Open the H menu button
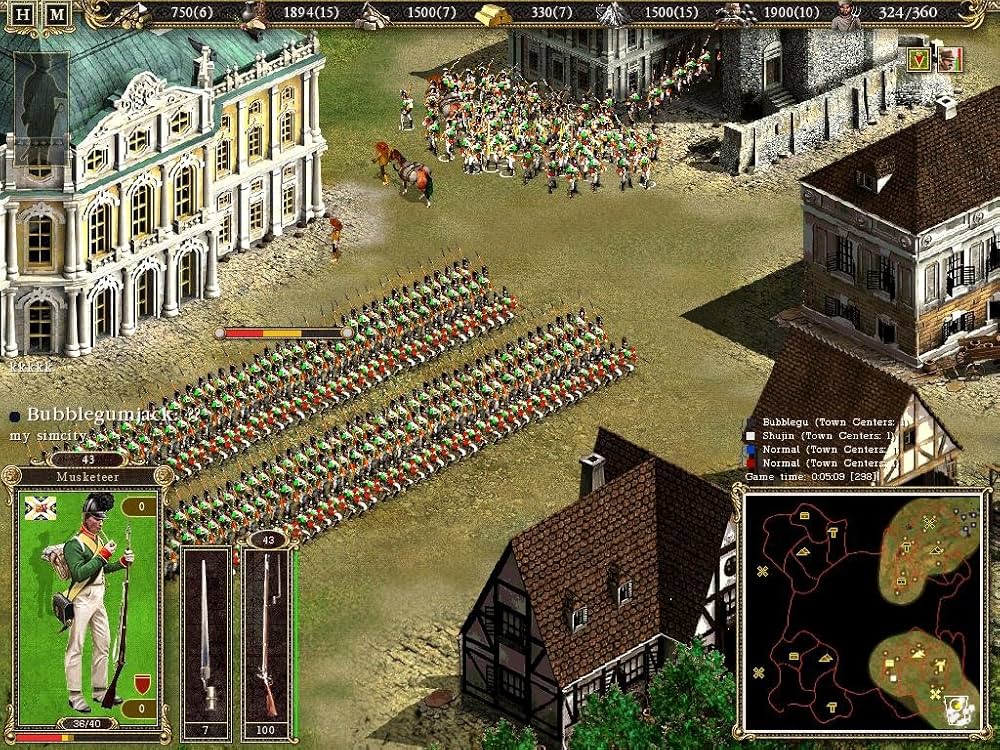 point(24,15)
